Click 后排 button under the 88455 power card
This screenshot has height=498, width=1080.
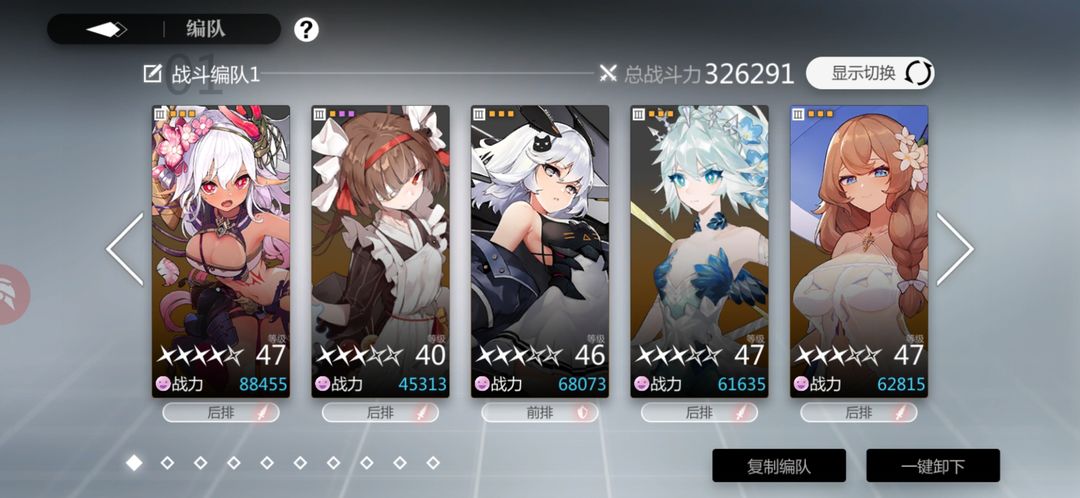tap(221, 412)
